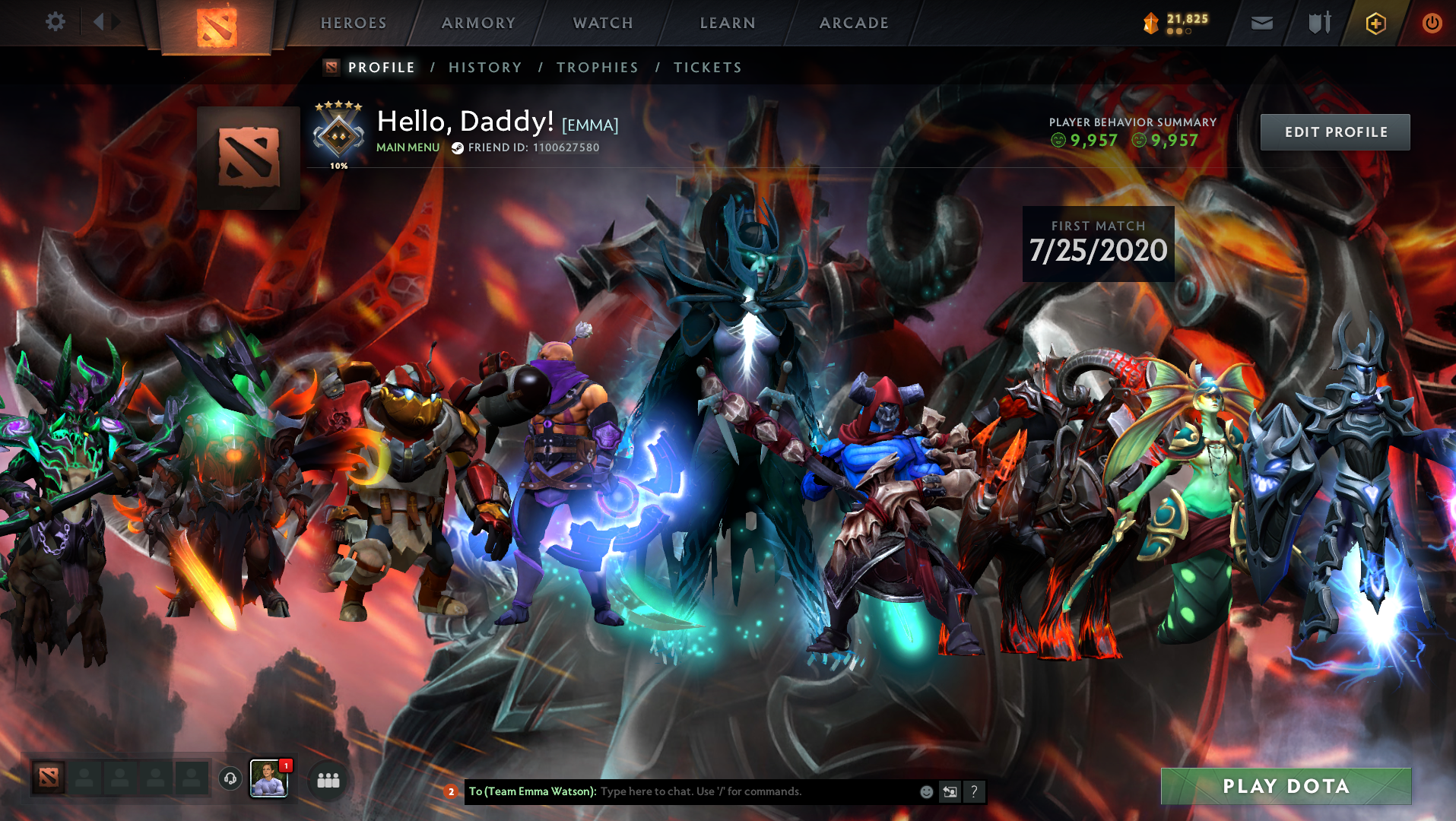Click the Dota 2 logo icon top left
Image resolution: width=1456 pixels, height=821 pixels.
click(218, 24)
